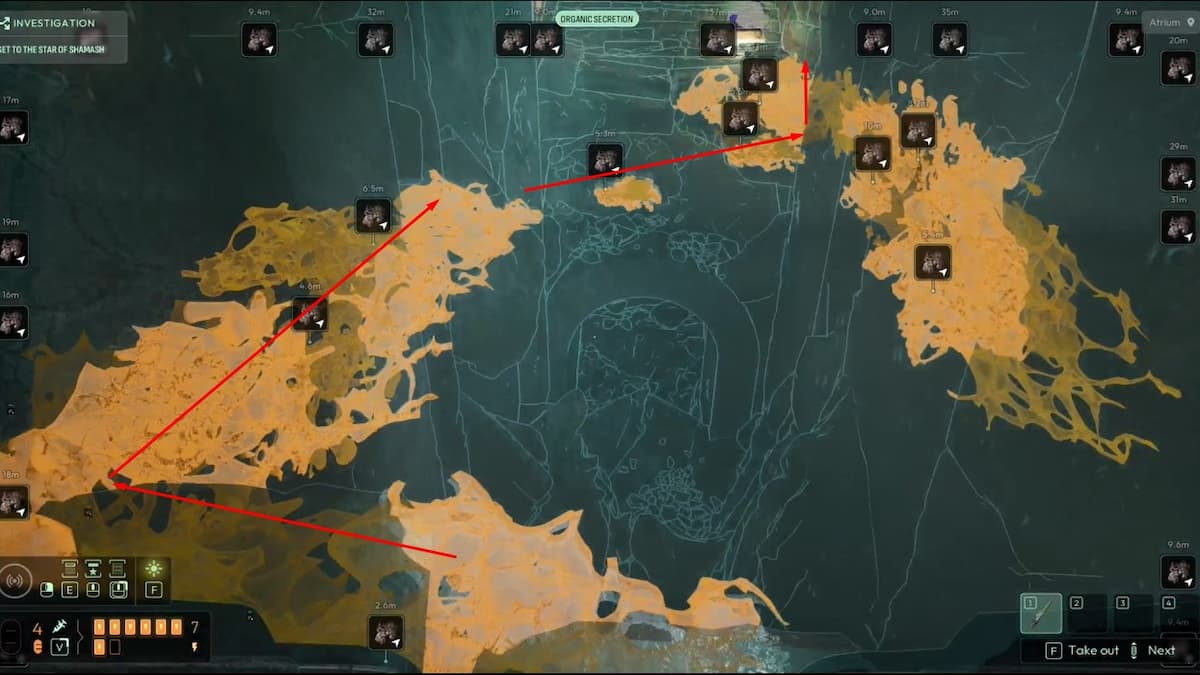1200x675 pixels.
Task: Pick the evidence marker labeled 31m
Action: (x=1178, y=227)
